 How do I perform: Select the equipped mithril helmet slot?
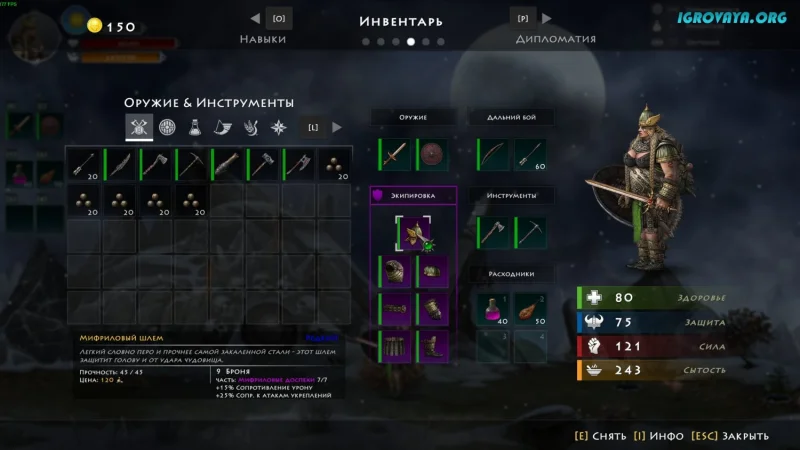click(x=414, y=232)
